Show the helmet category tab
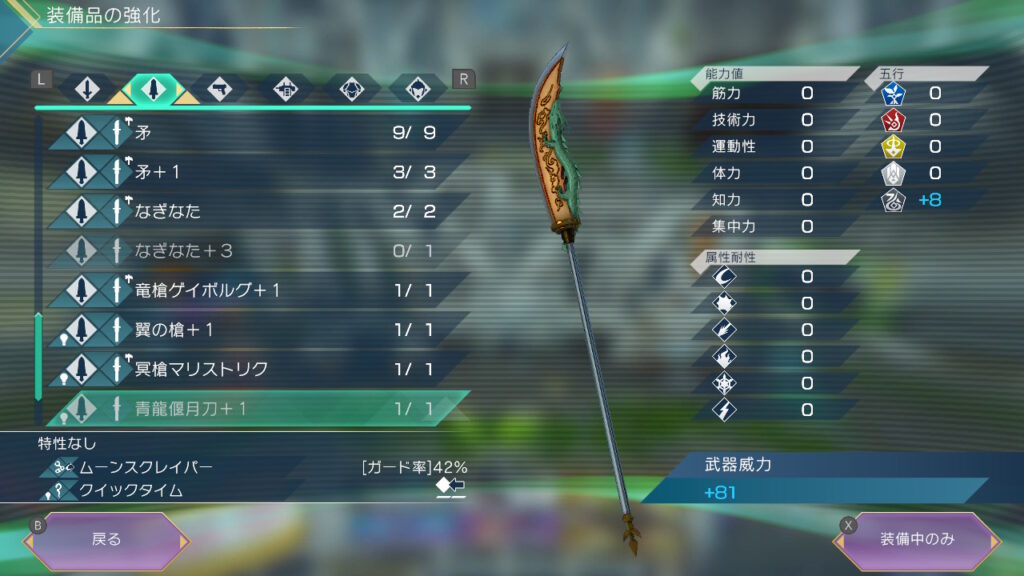The height and width of the screenshot is (576, 1024). click(x=416, y=89)
